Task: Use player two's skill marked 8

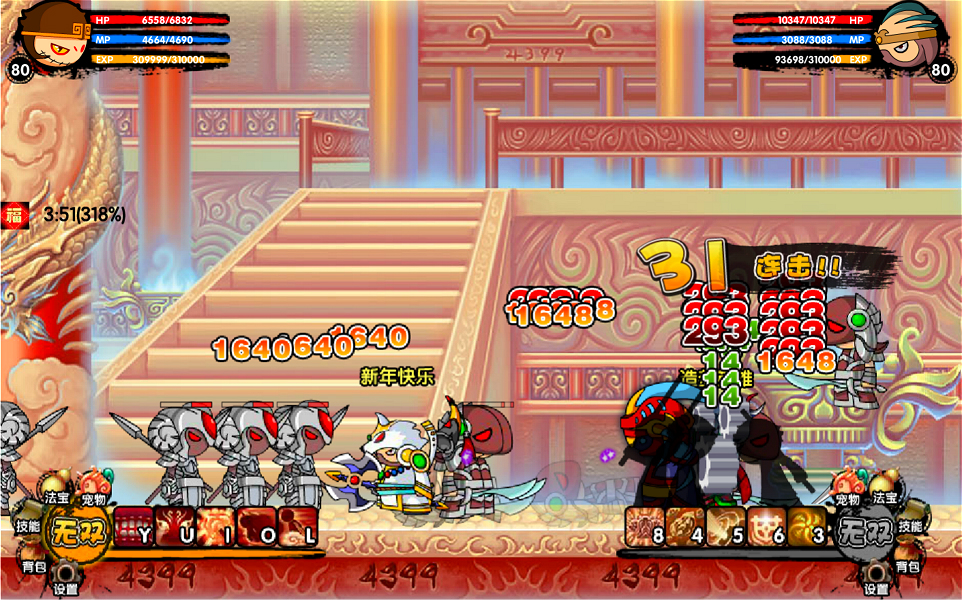Action: (645, 527)
